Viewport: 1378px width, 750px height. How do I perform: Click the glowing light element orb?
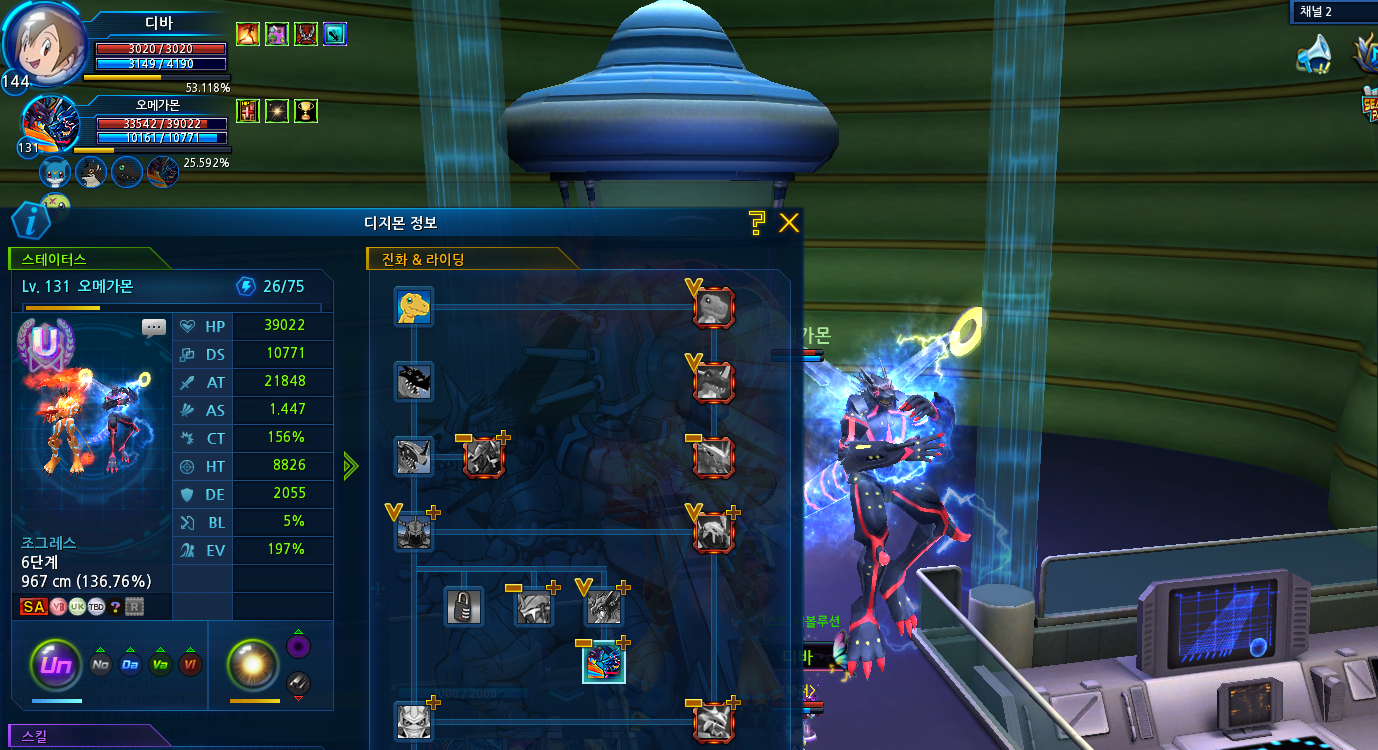point(251,664)
